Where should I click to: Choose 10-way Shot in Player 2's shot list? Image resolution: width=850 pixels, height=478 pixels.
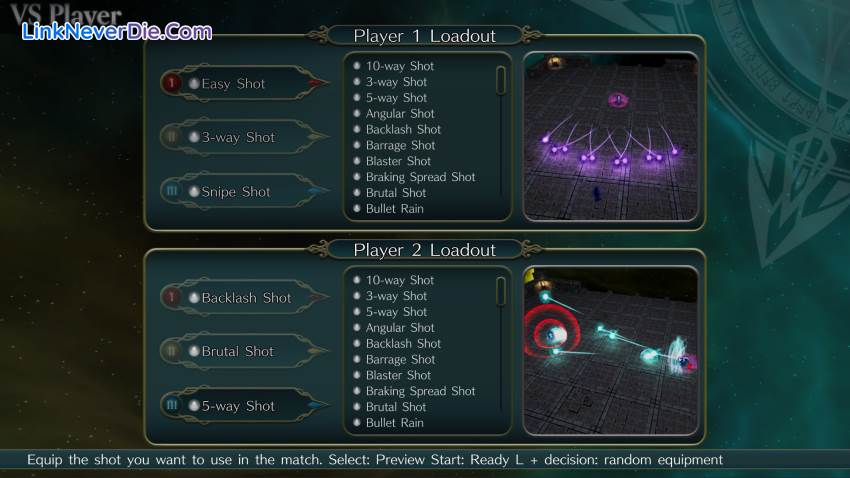point(399,280)
